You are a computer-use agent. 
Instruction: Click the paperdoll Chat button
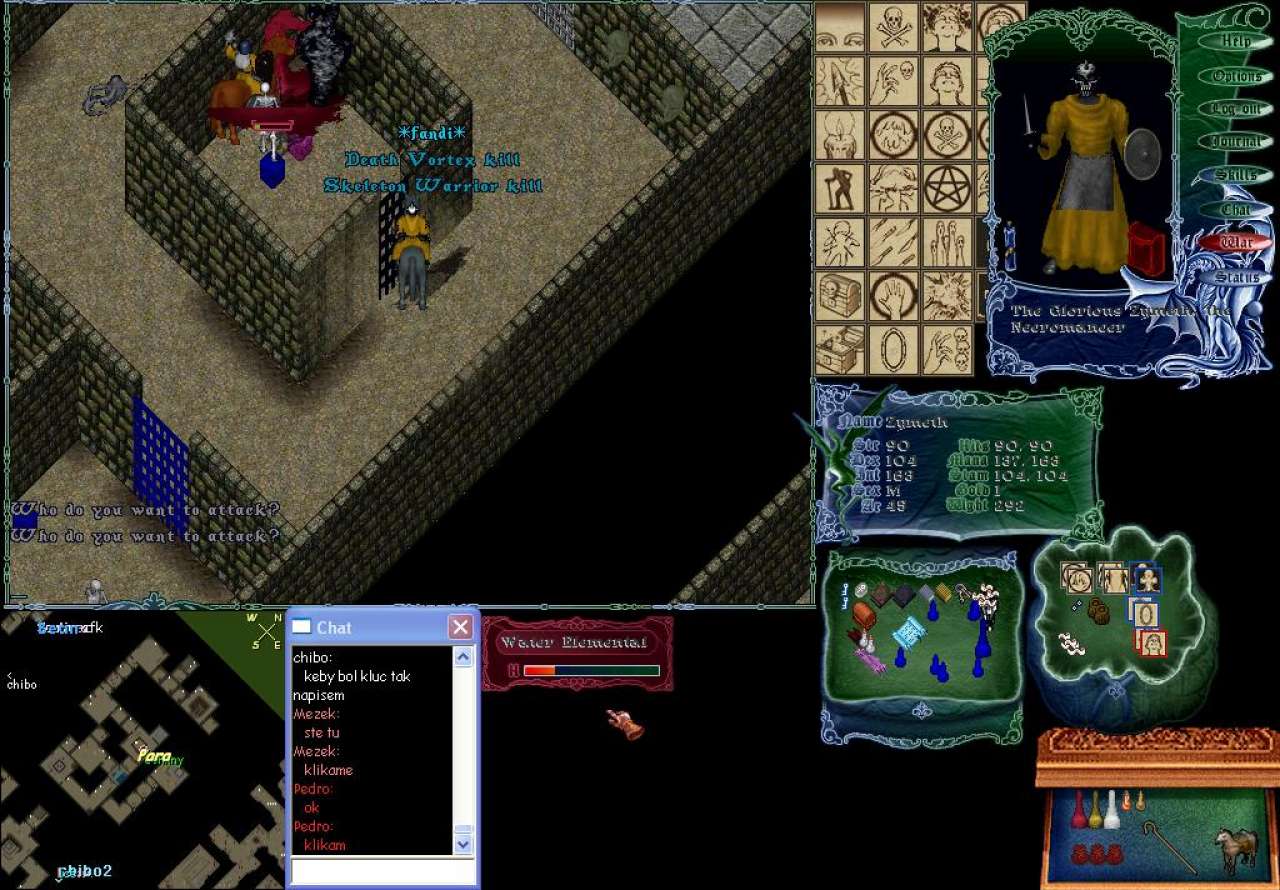1236,209
